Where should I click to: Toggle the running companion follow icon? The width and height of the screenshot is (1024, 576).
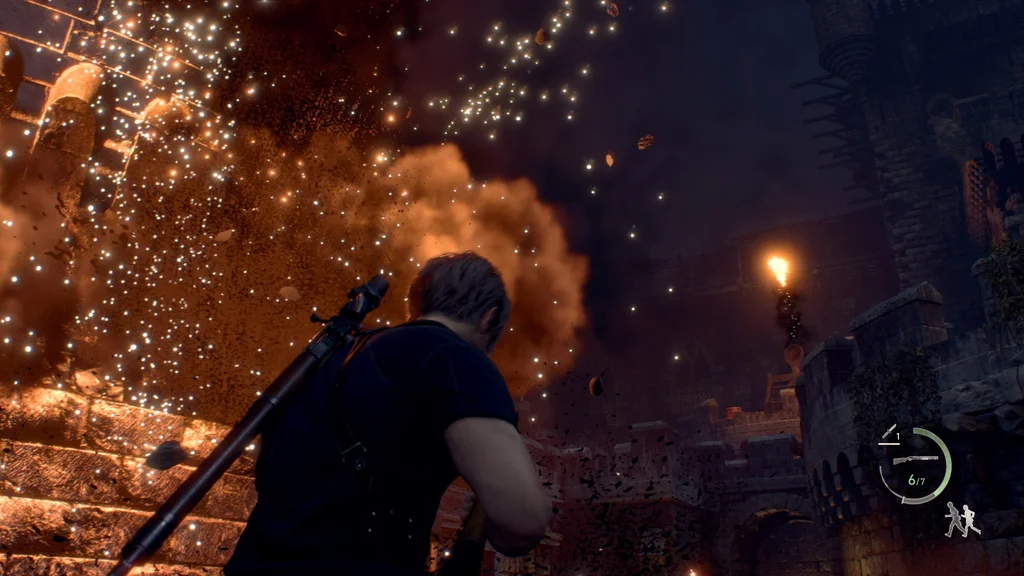pos(962,519)
